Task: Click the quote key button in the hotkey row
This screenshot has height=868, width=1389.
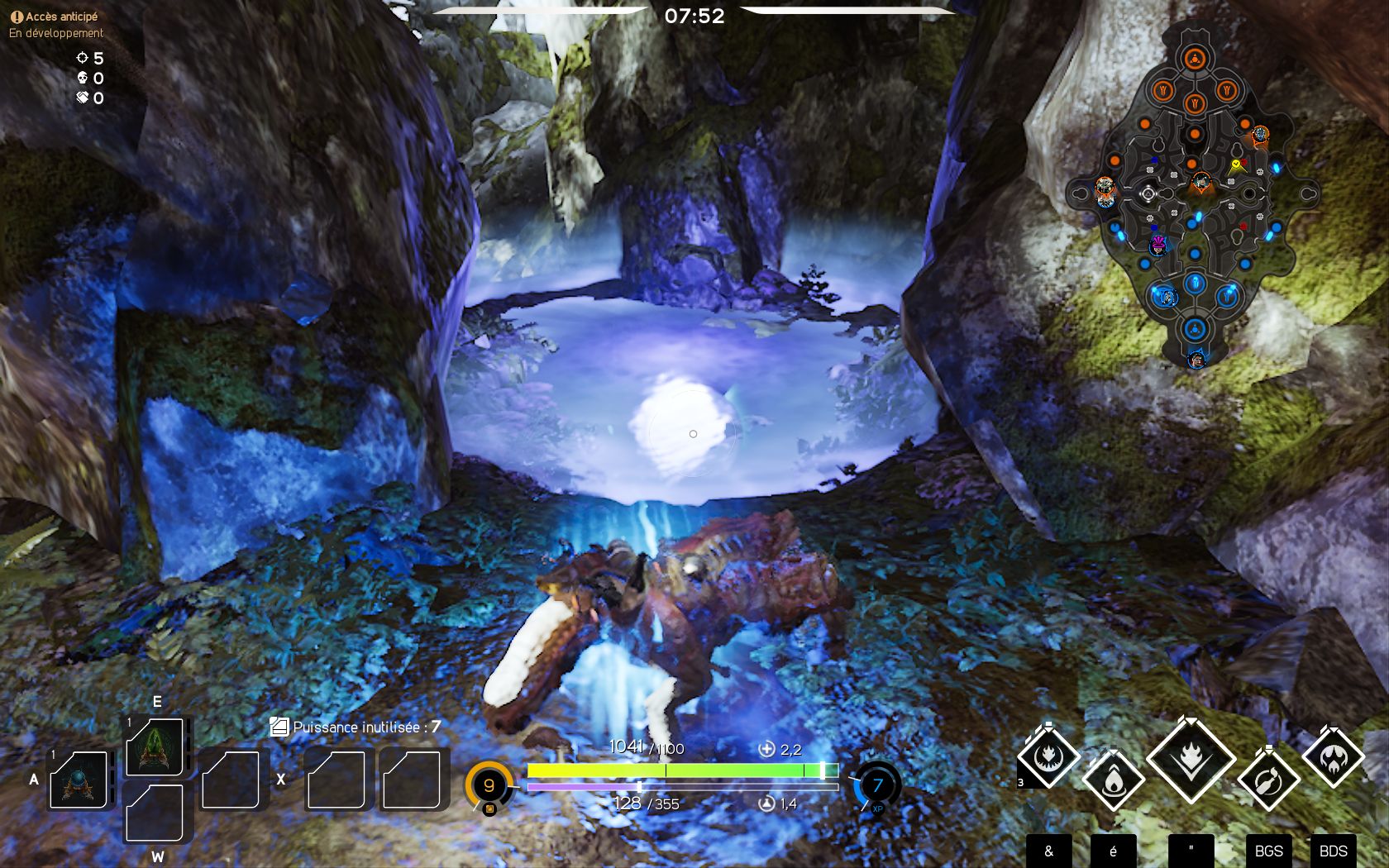Action: 1191,849
